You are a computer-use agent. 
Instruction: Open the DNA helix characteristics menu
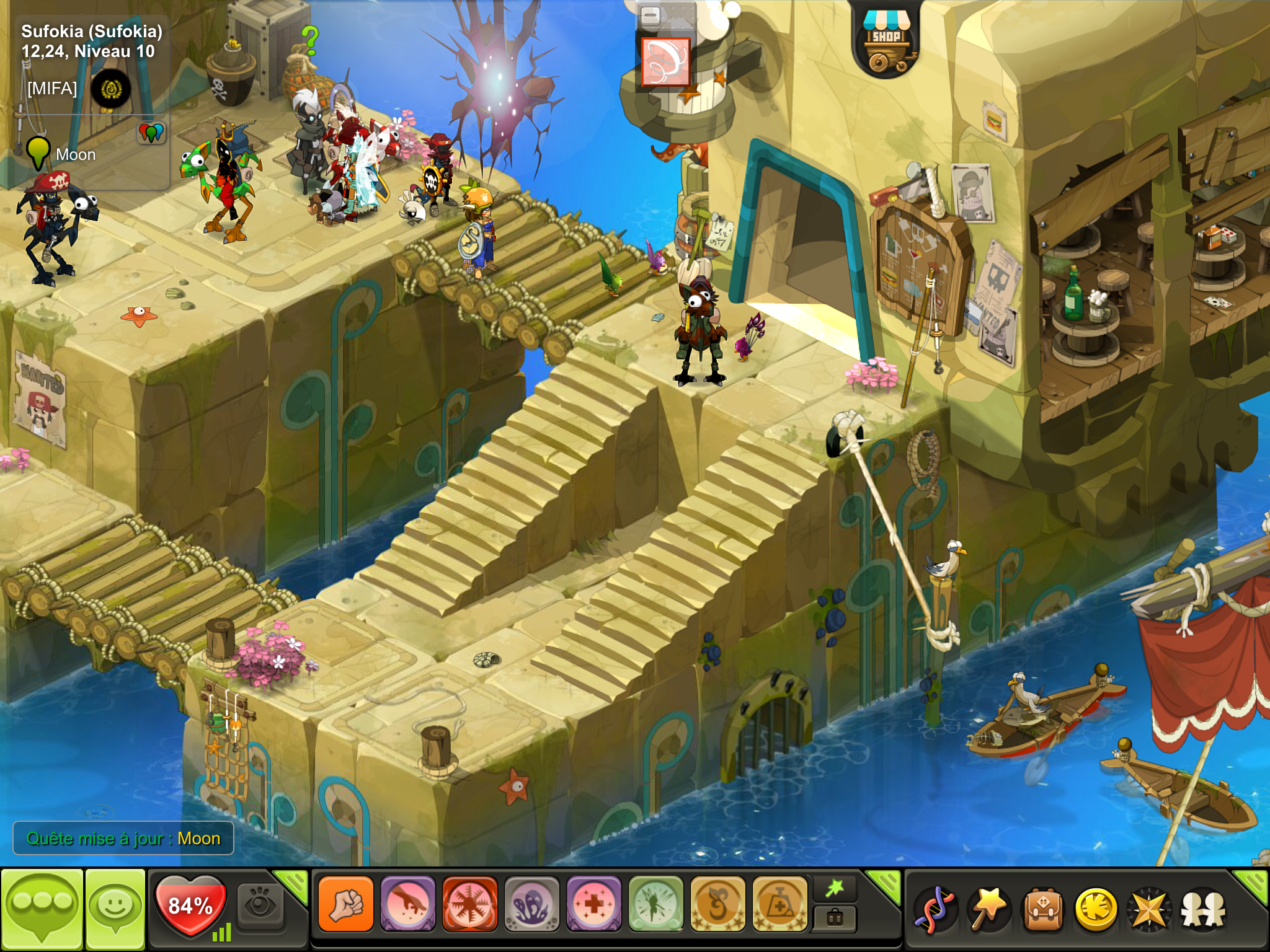(x=936, y=909)
